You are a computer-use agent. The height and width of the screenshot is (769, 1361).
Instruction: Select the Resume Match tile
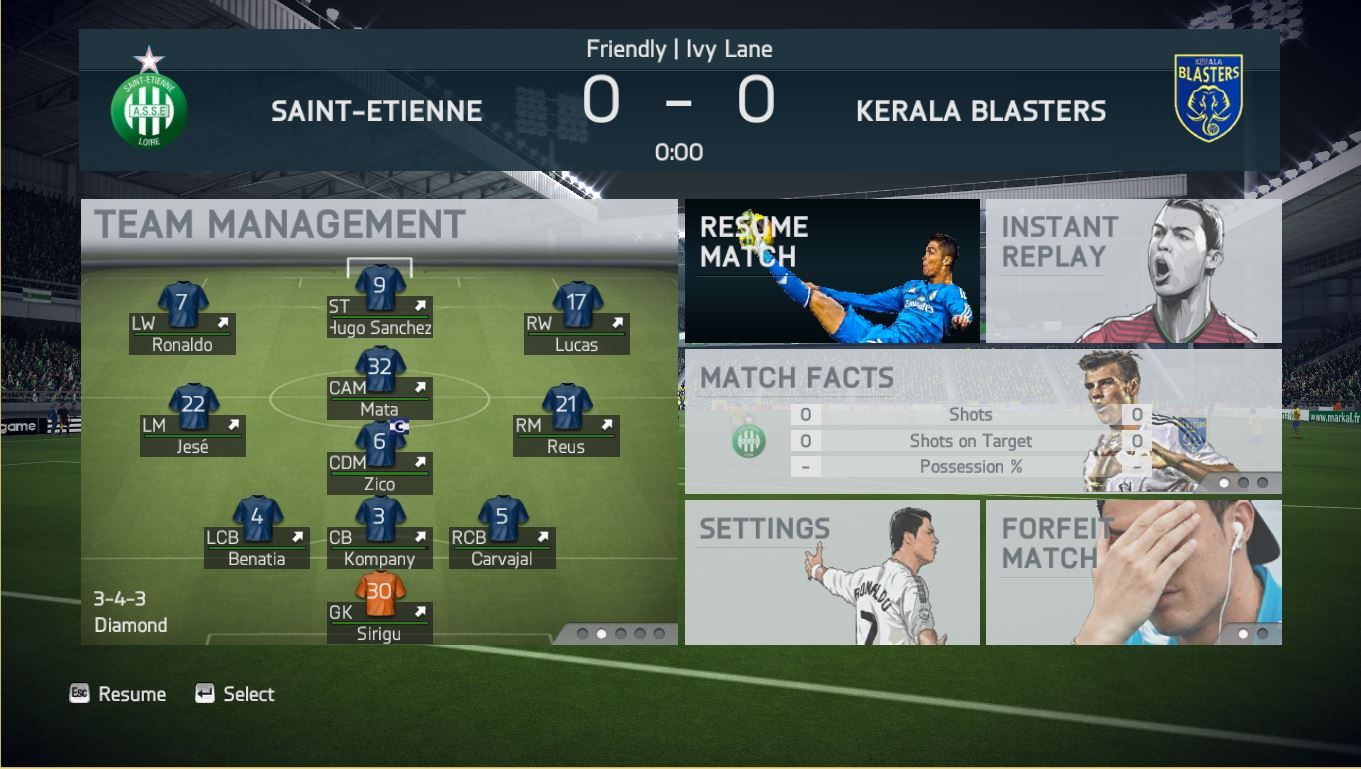(x=832, y=271)
